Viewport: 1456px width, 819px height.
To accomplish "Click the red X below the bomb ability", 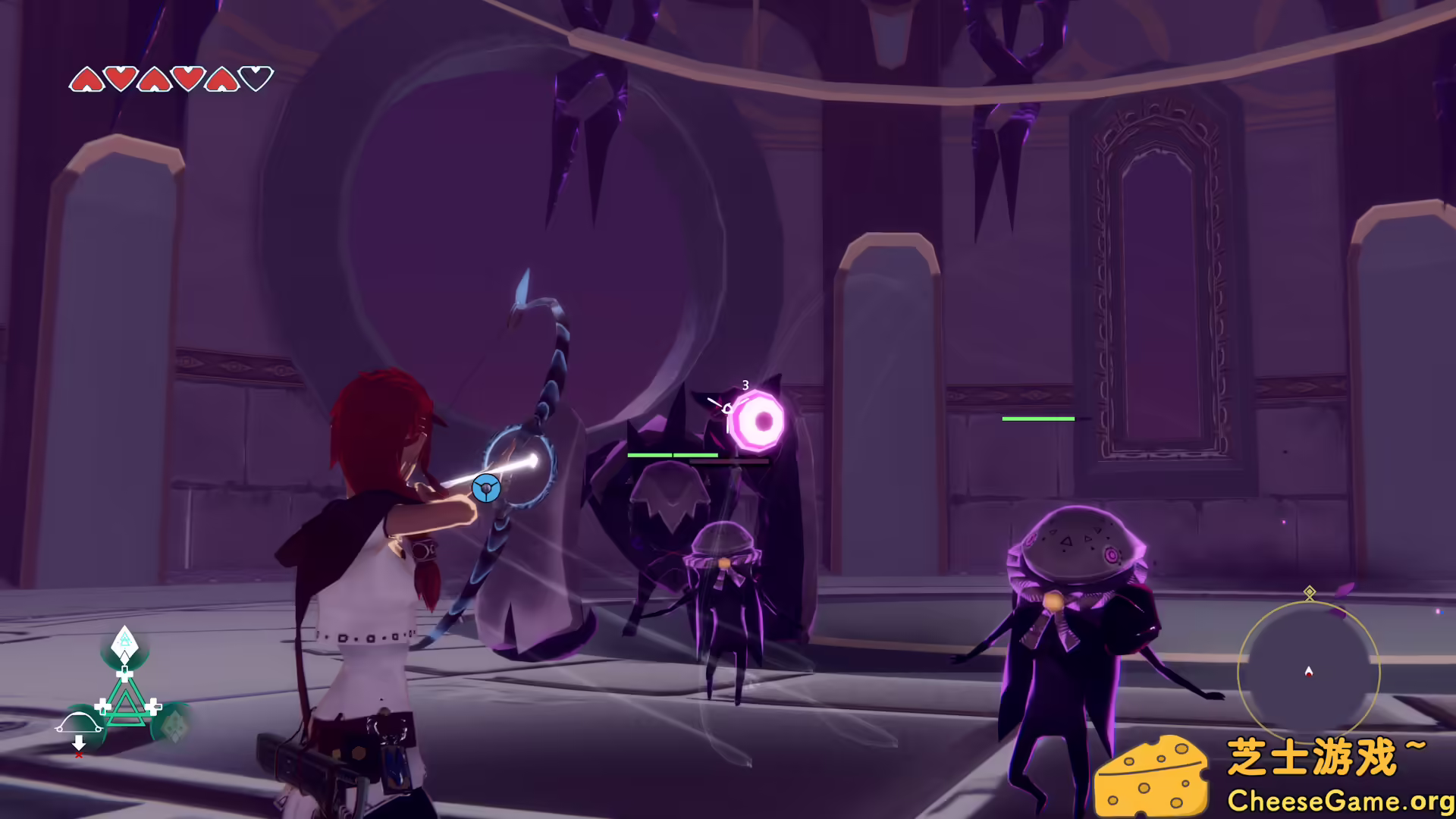I will [x=79, y=755].
